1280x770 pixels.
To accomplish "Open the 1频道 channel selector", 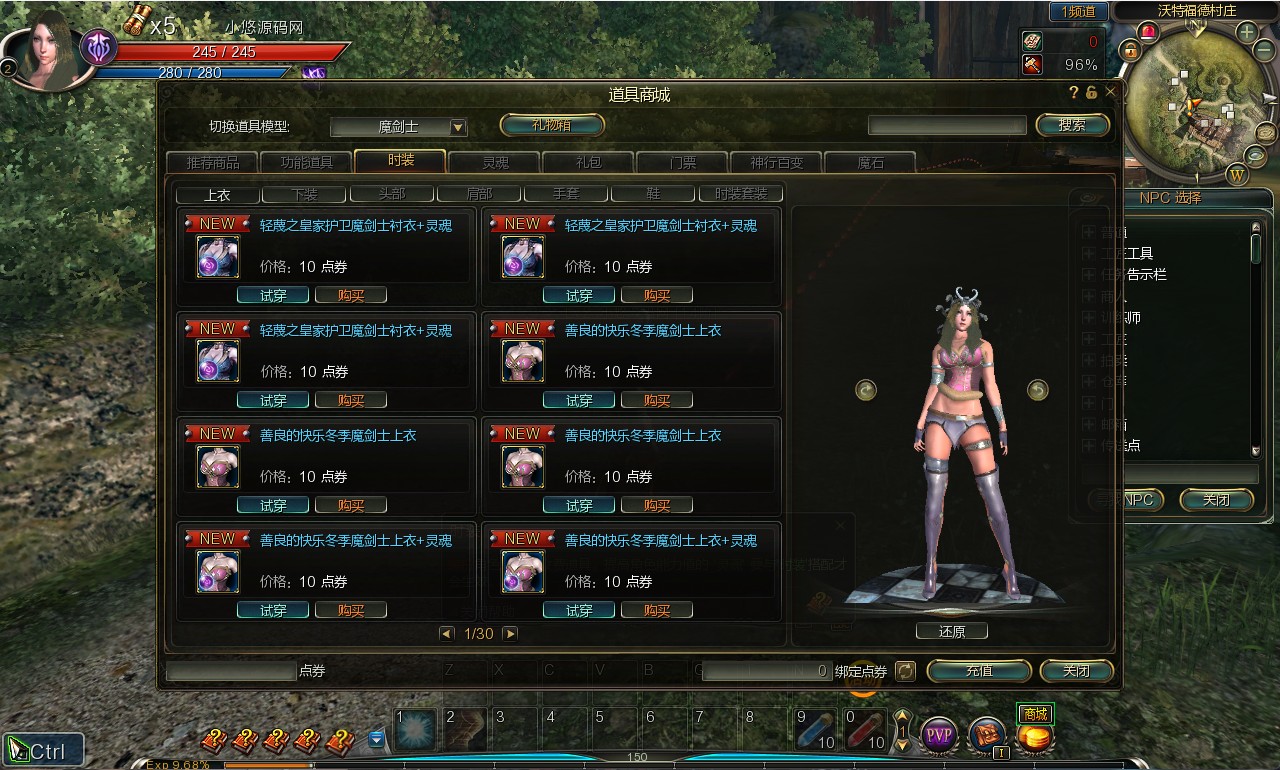I will coord(1078,12).
